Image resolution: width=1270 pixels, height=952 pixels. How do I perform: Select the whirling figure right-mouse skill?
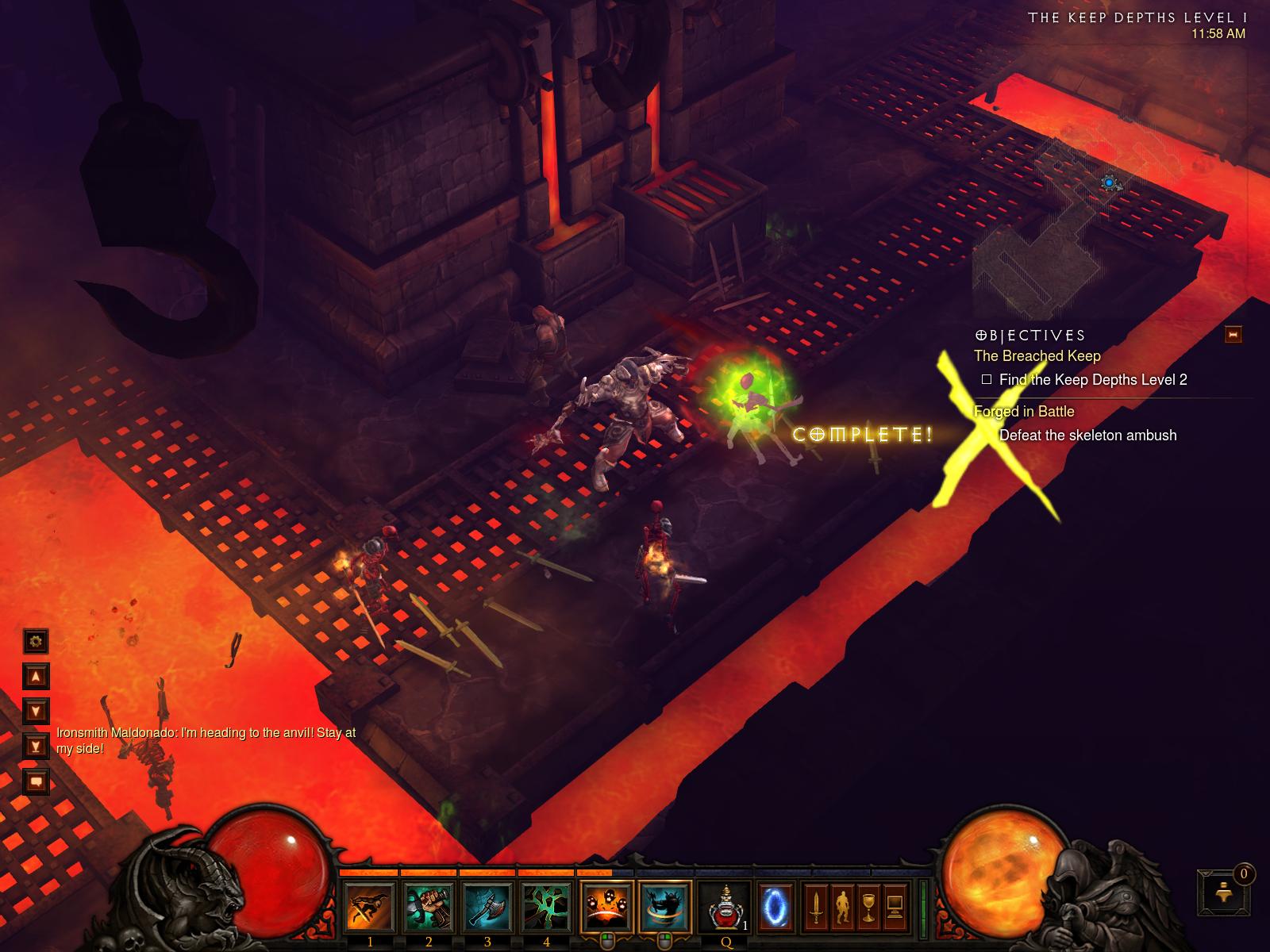[x=665, y=907]
